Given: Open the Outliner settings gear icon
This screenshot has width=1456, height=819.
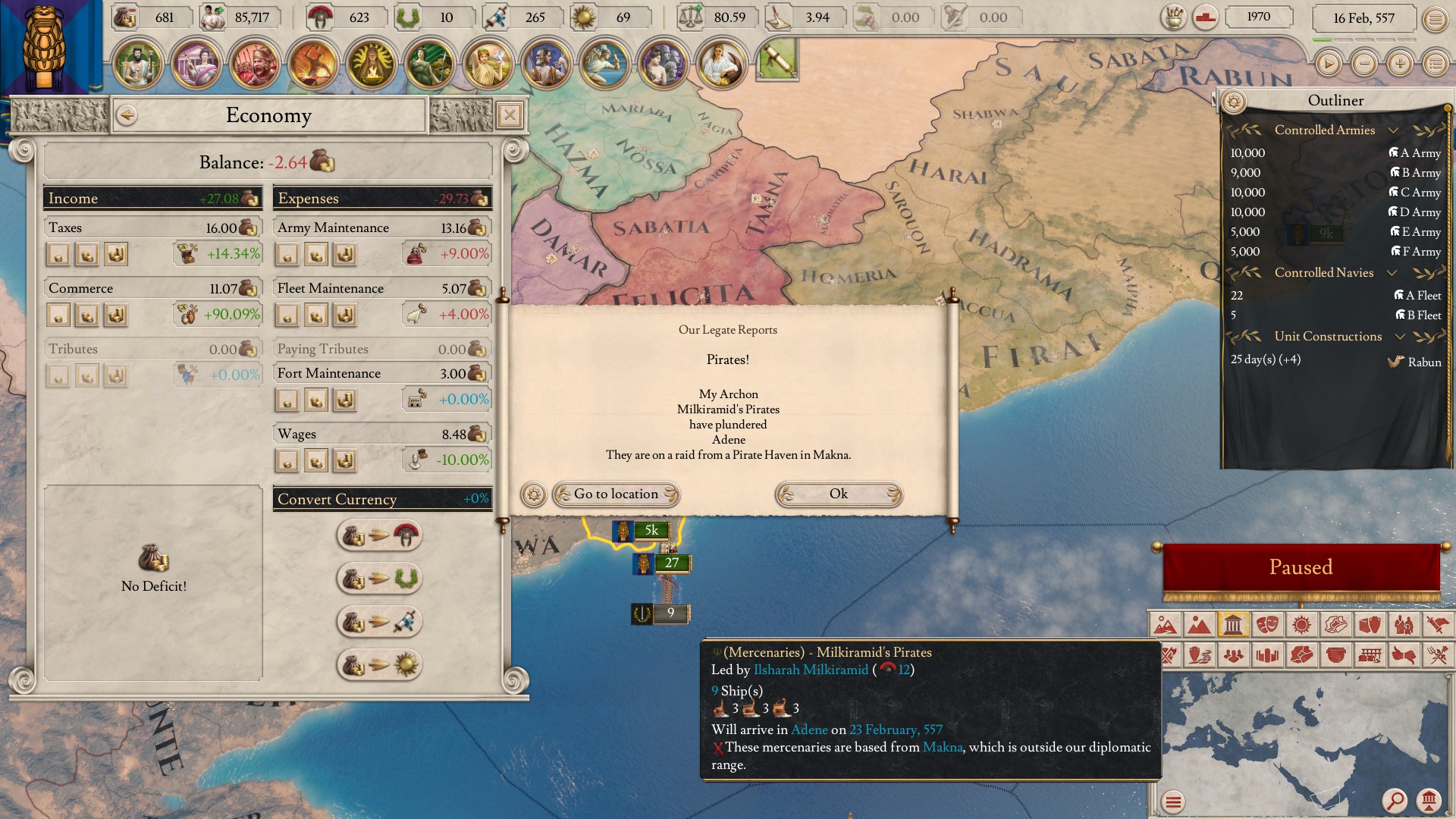Looking at the screenshot, I should (1232, 101).
